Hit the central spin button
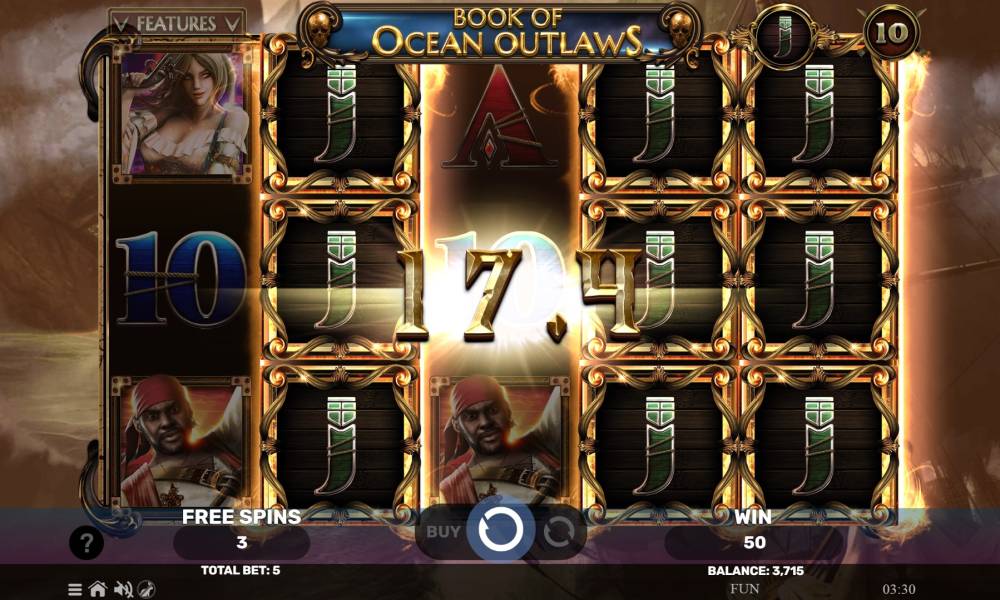 pyautogui.click(x=496, y=530)
